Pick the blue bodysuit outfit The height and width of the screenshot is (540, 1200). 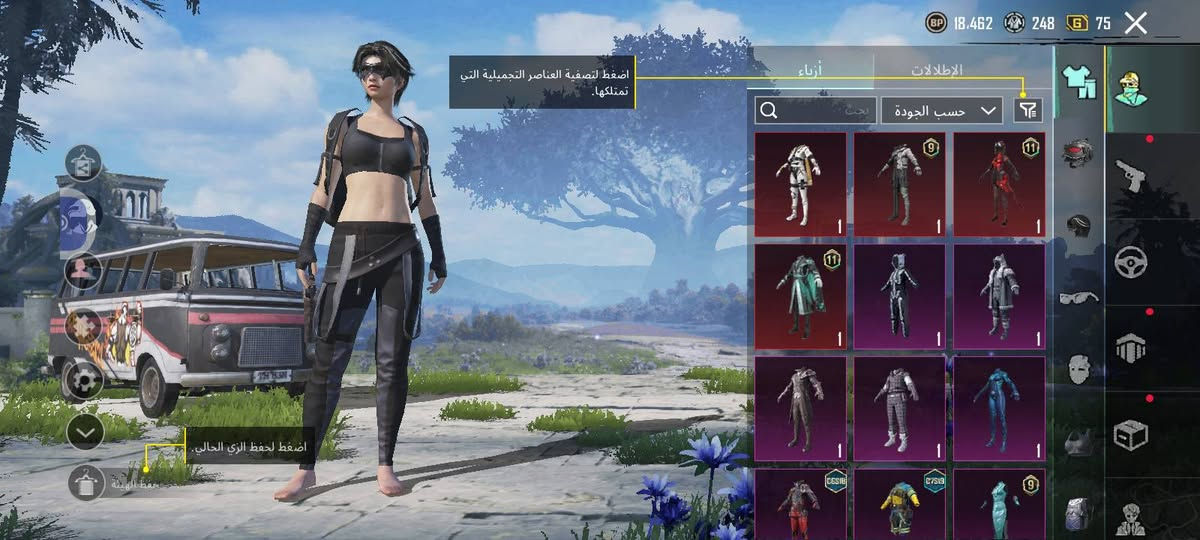[1000, 408]
